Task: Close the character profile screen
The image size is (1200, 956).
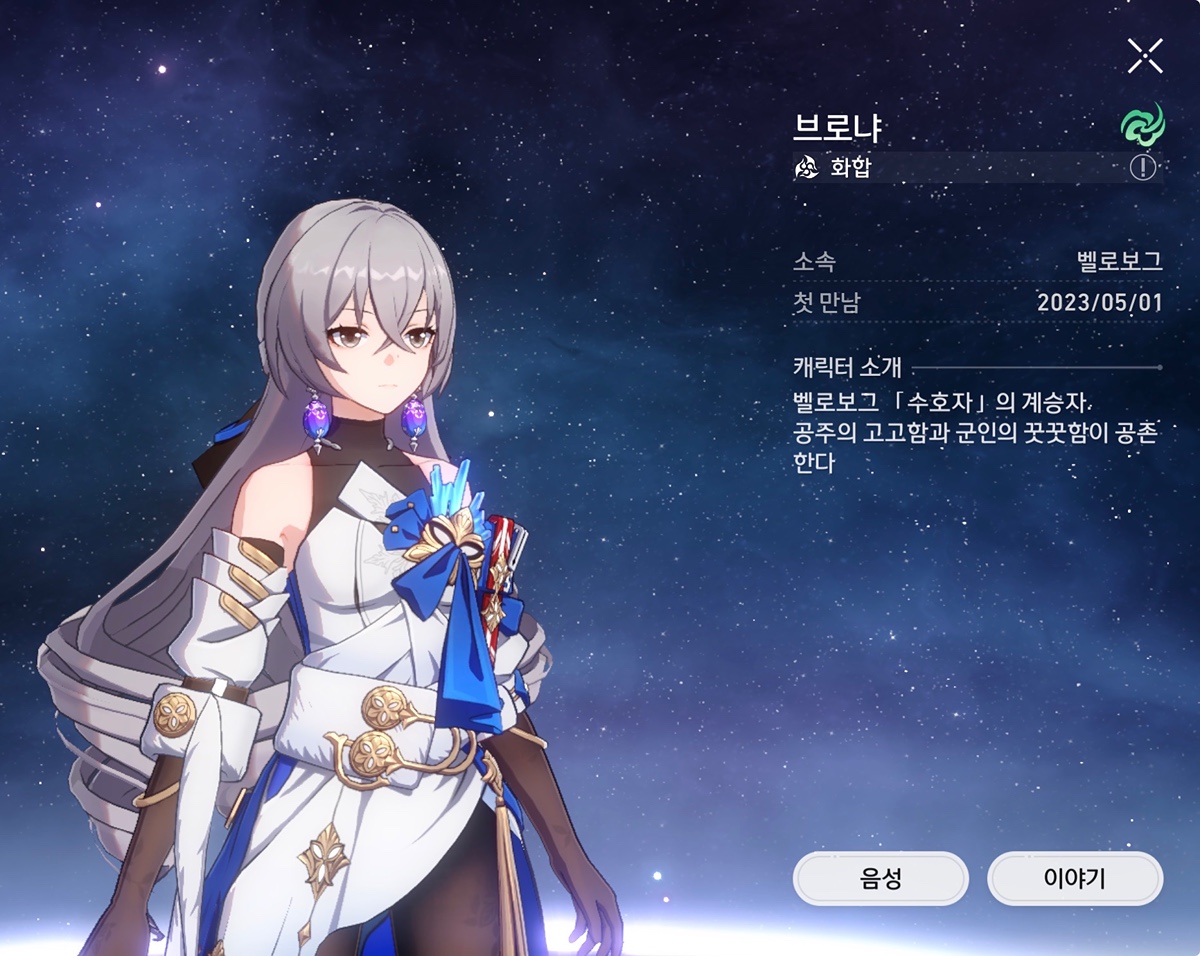Action: click(1145, 56)
